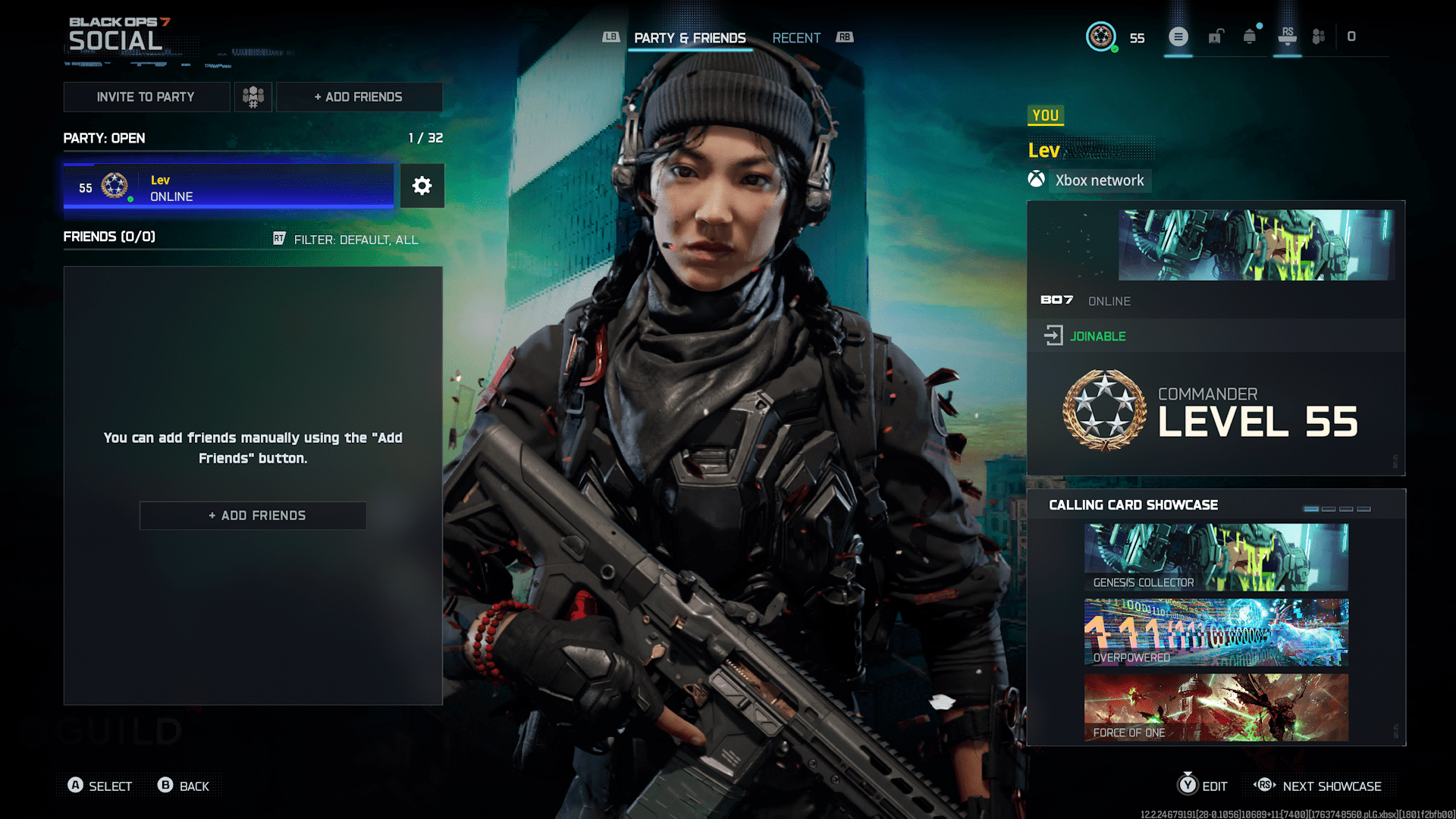Click the unlocked padlock icon in the header

(x=1215, y=37)
